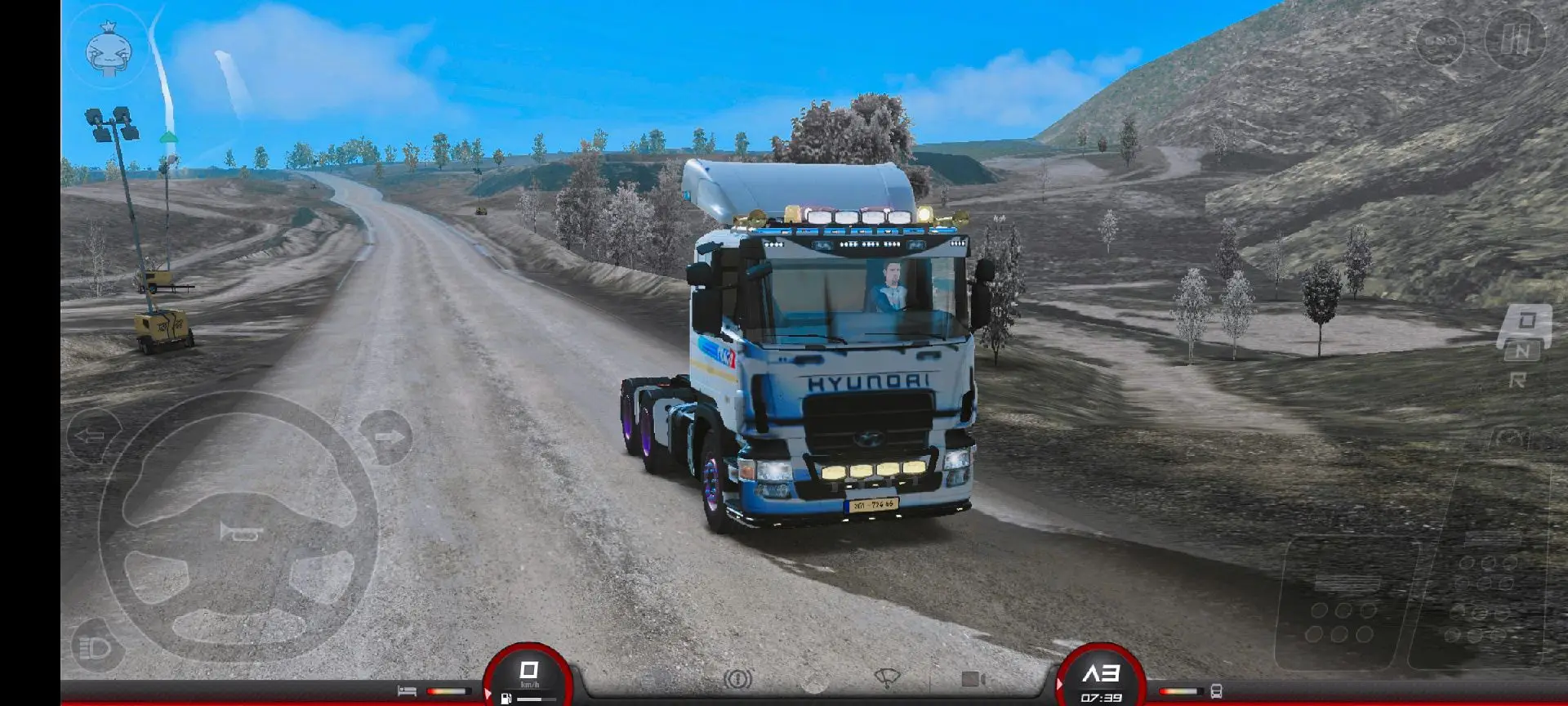The image size is (1568, 706).
Task: Engage the parking brake
Action: 739,680
